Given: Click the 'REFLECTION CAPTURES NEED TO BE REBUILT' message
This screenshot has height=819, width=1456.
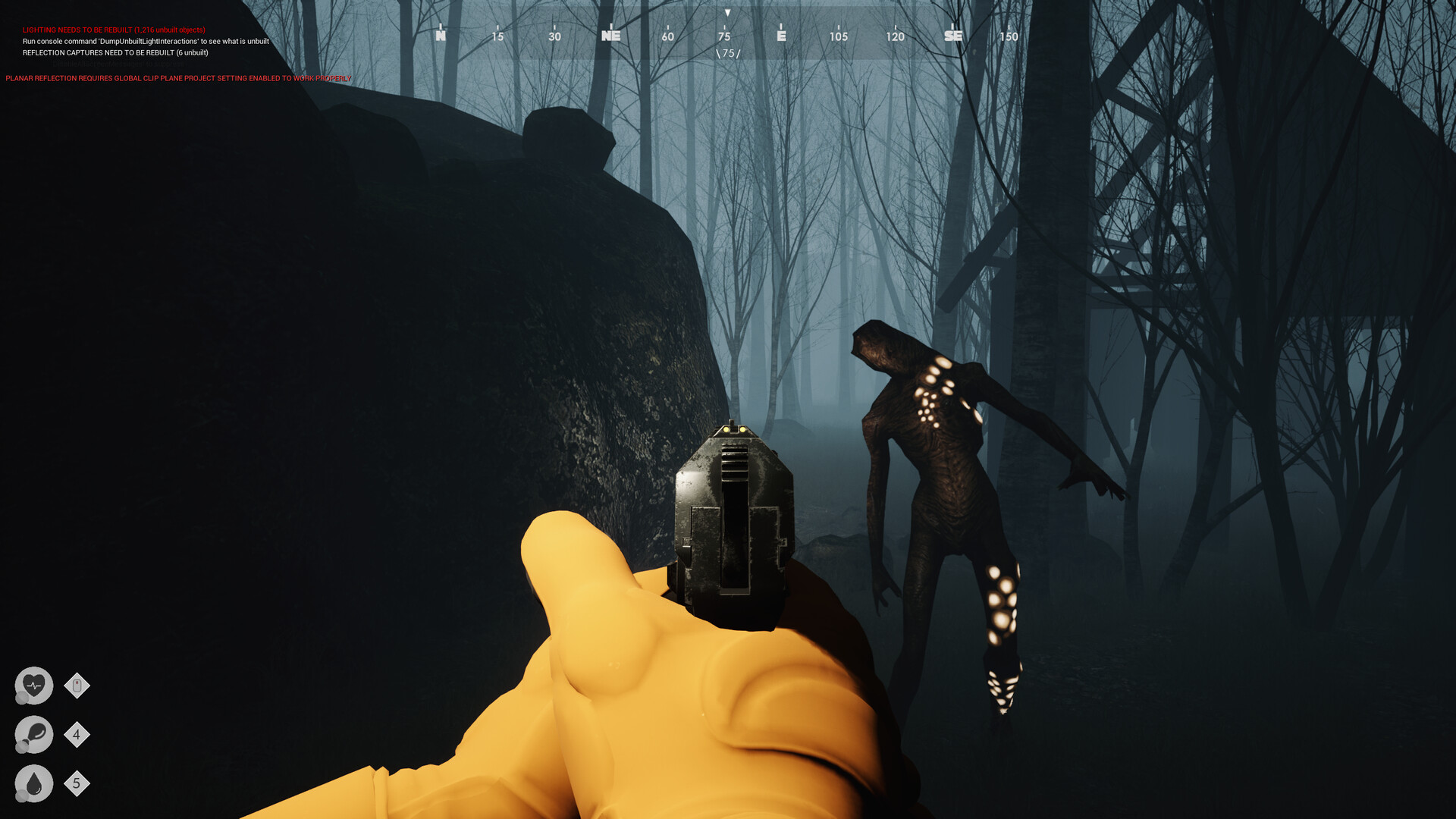Looking at the screenshot, I should tap(115, 54).
